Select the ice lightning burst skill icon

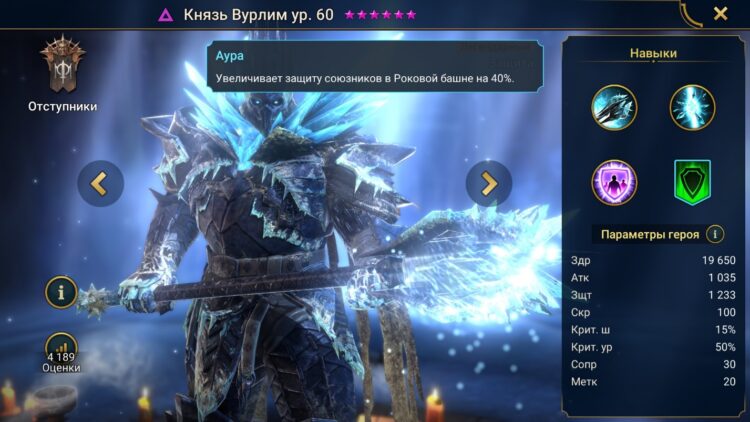click(x=692, y=107)
